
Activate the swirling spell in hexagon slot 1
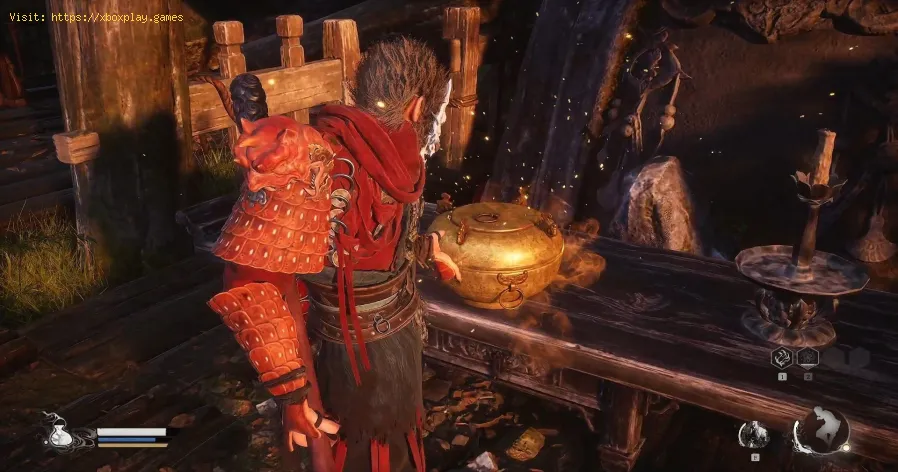pos(781,358)
